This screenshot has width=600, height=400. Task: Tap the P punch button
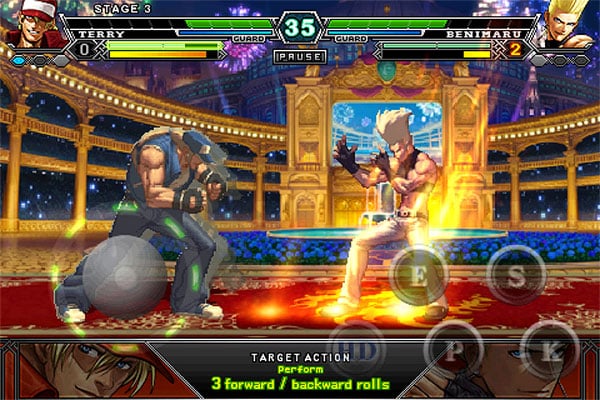(454, 349)
